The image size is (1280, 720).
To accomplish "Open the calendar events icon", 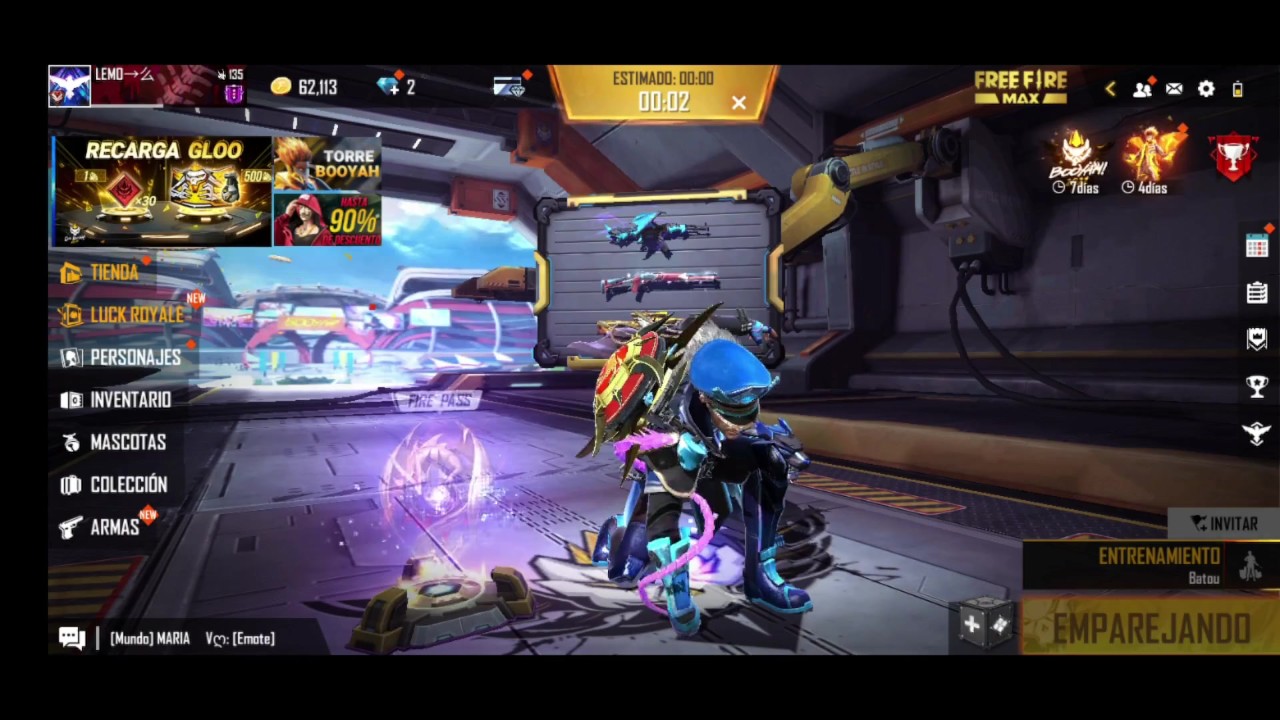I will click(1257, 246).
